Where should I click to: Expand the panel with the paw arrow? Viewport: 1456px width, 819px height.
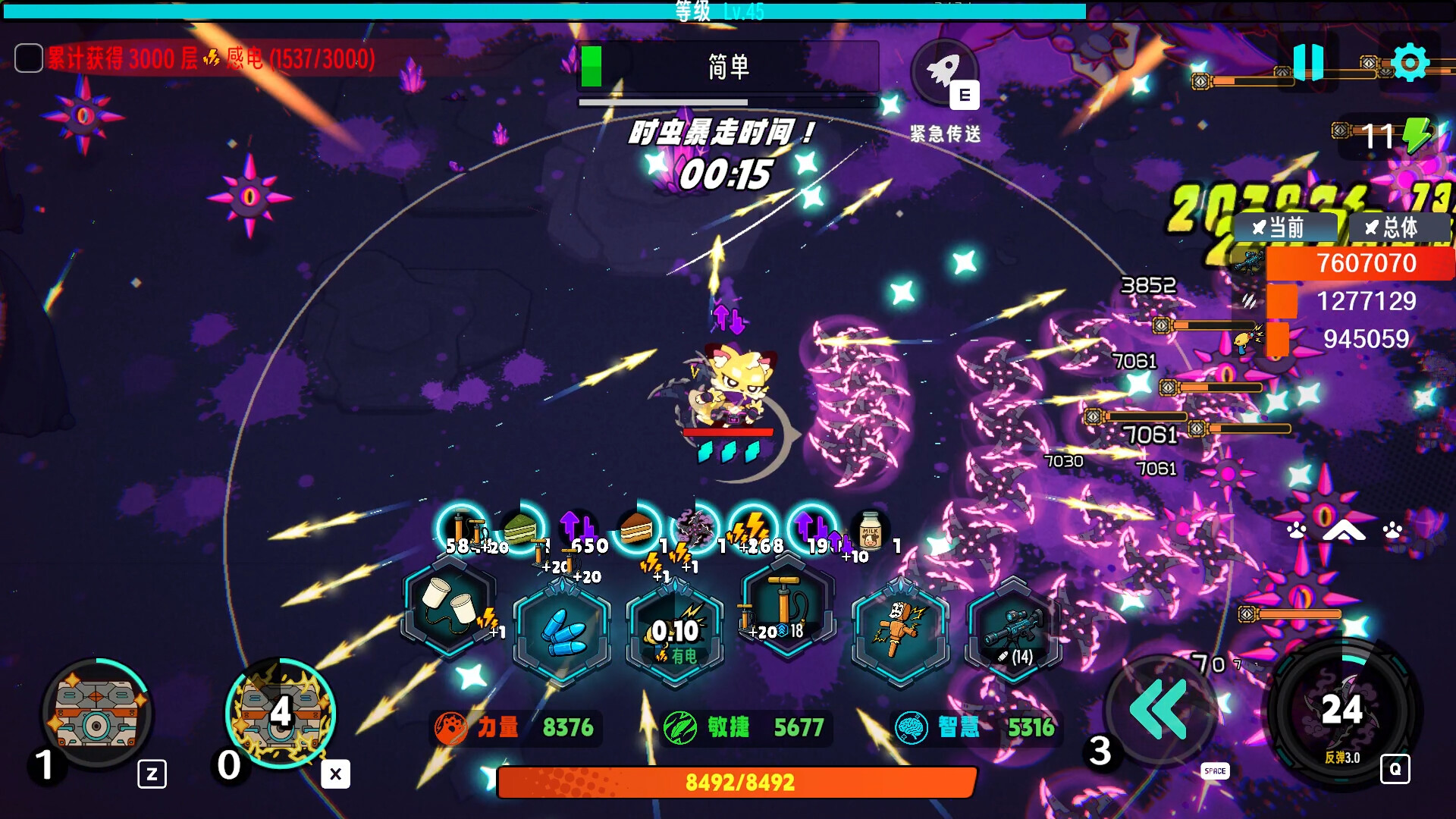tap(1344, 531)
